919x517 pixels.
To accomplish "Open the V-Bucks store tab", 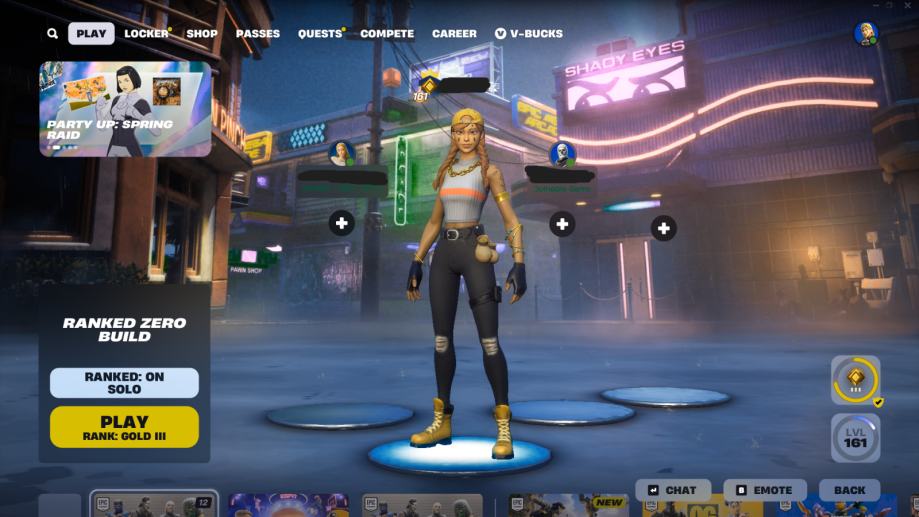I will (x=528, y=34).
